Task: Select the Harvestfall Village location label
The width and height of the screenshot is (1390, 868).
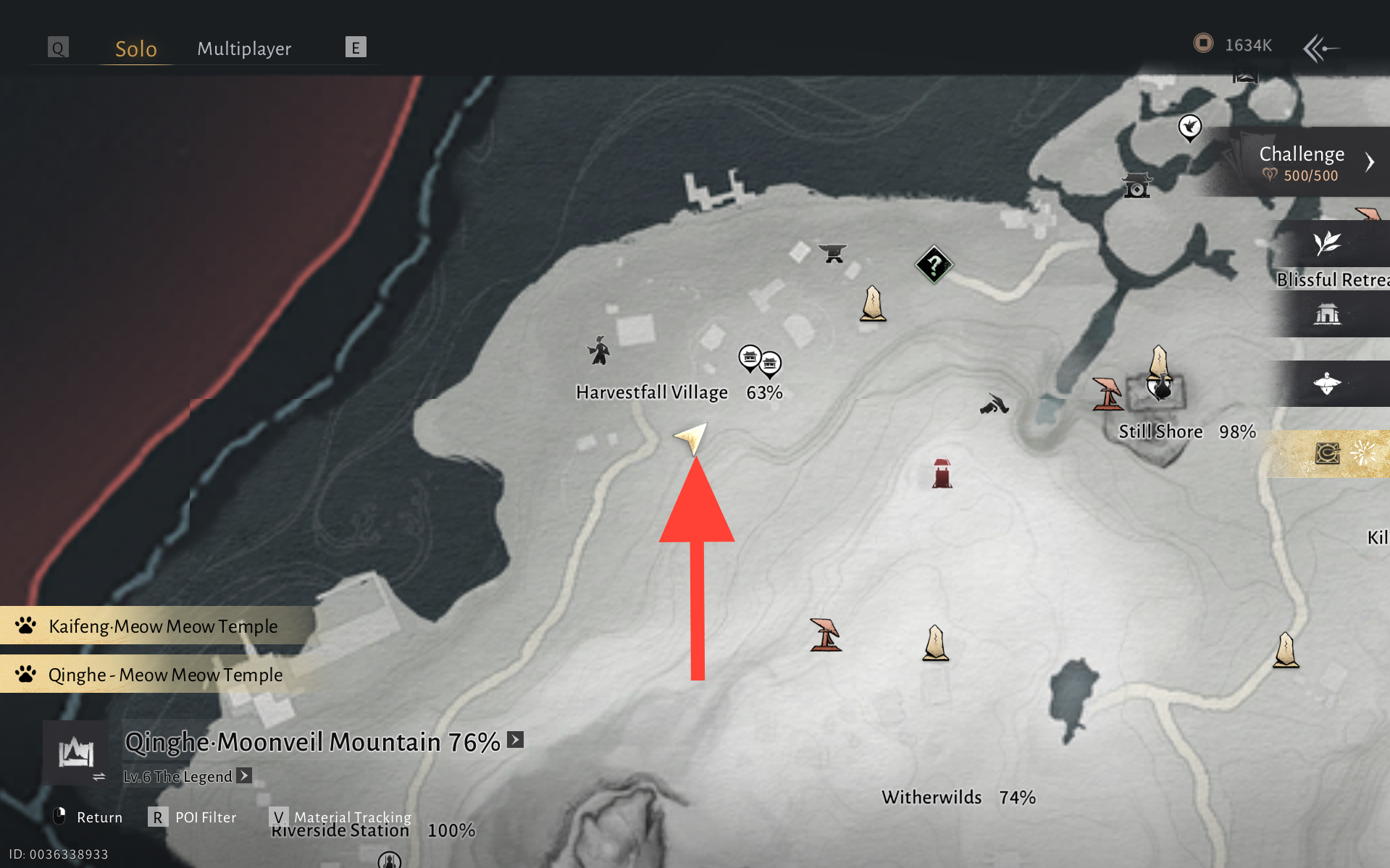Action: 651,392
